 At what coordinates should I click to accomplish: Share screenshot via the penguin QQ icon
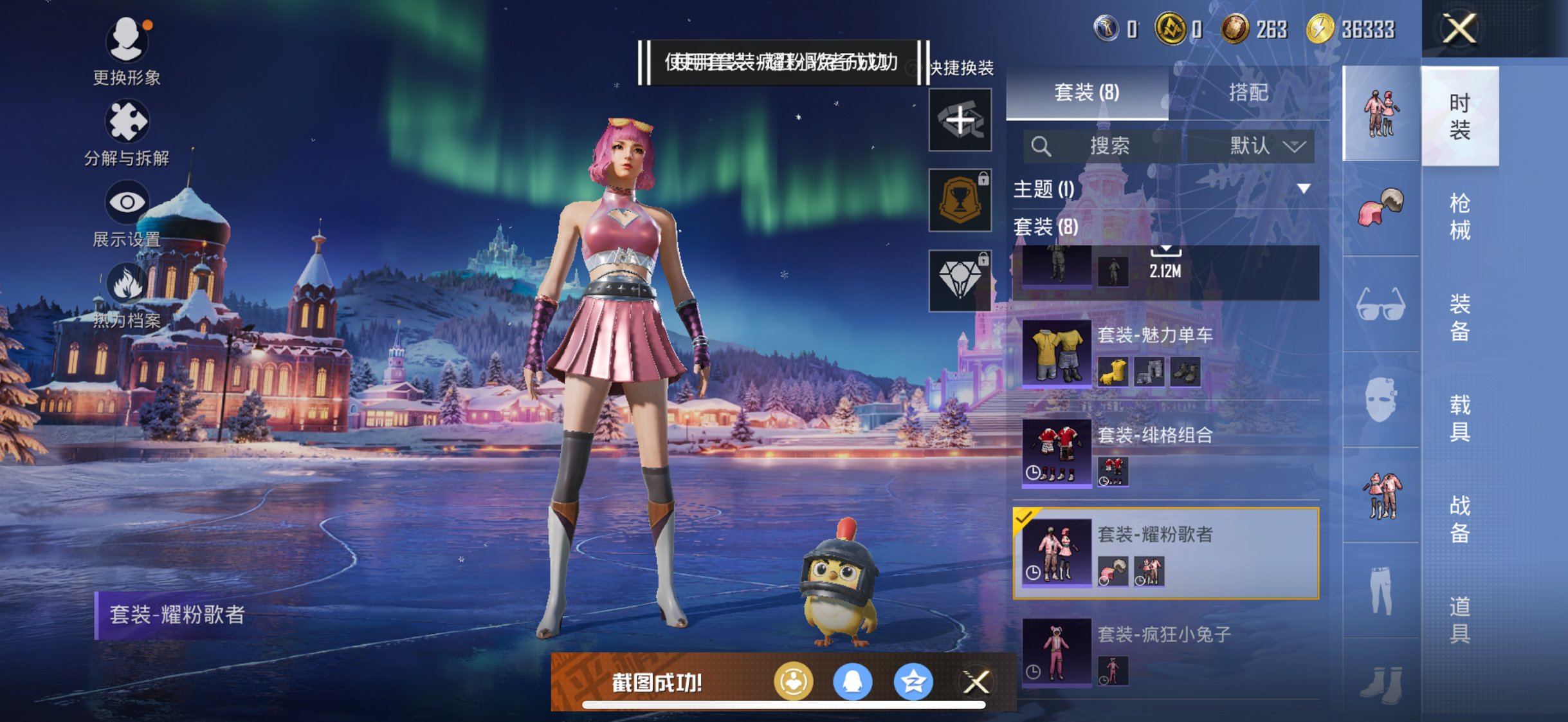click(853, 681)
